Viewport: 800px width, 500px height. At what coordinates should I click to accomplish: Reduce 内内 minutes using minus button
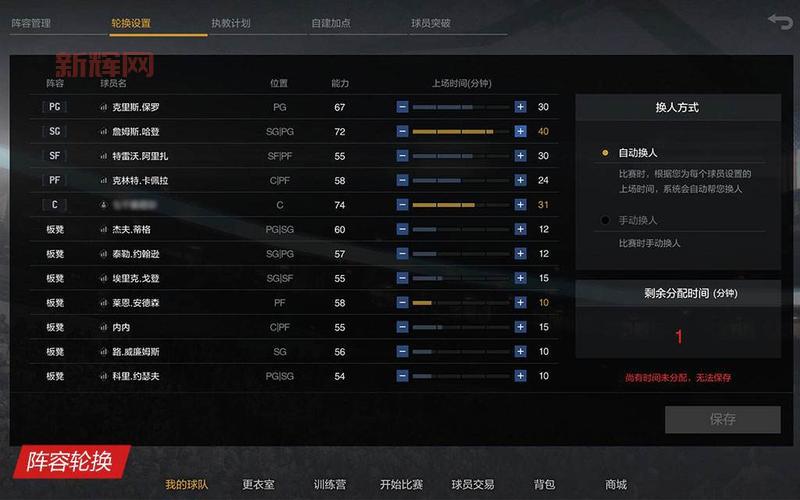click(402, 327)
